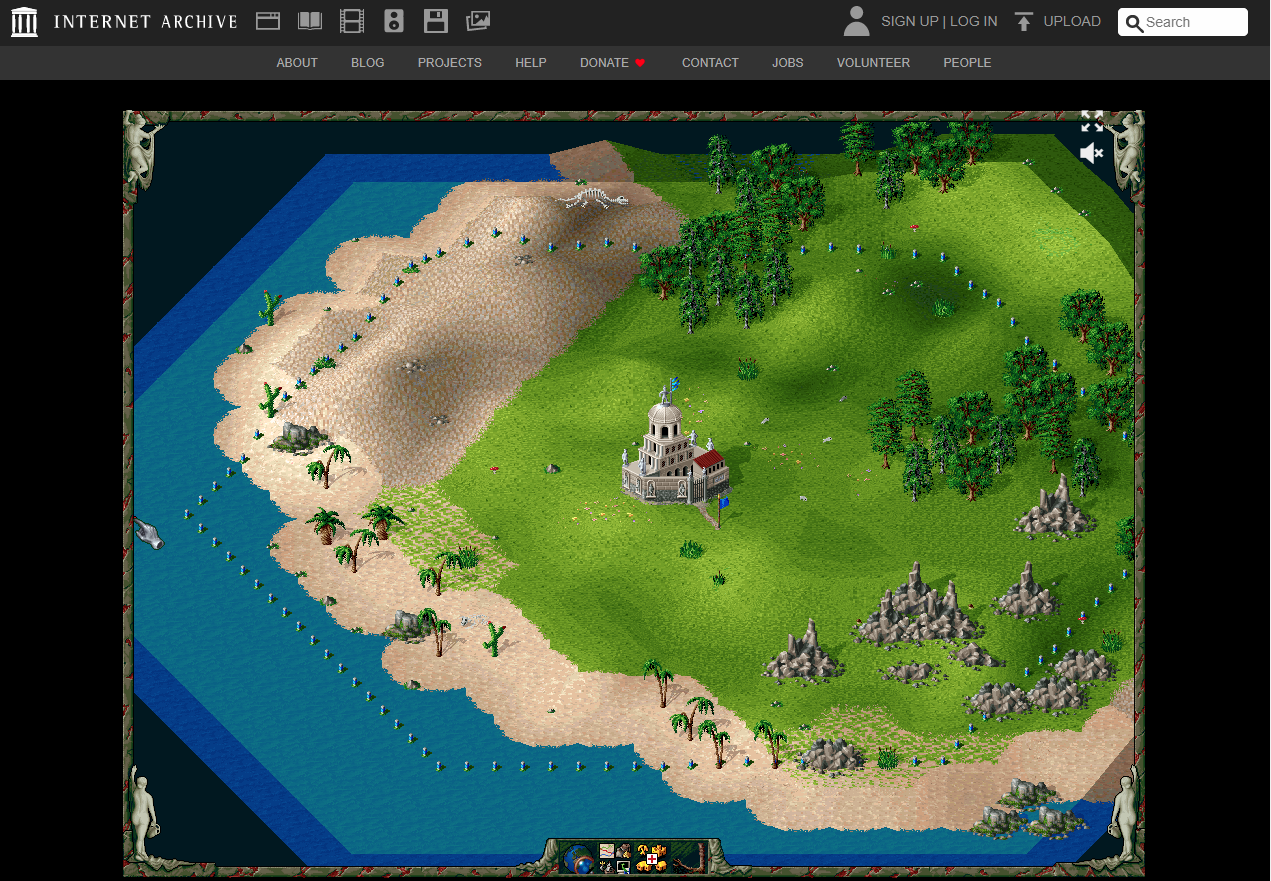This screenshot has height=881, width=1271.
Task: Open the computer monitor options icon
Action: point(624,867)
